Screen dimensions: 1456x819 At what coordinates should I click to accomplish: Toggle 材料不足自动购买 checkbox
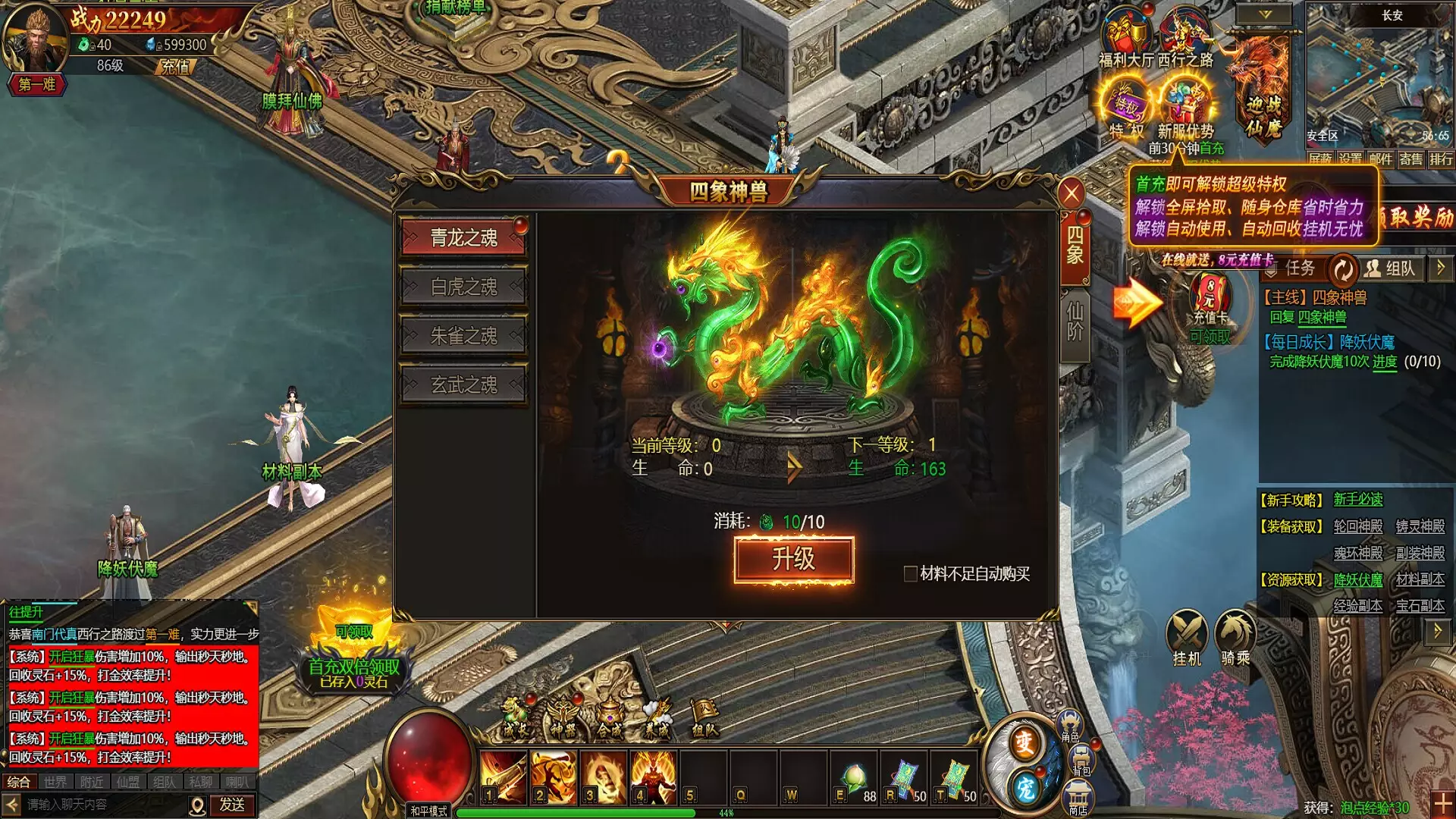pyautogui.click(x=910, y=574)
